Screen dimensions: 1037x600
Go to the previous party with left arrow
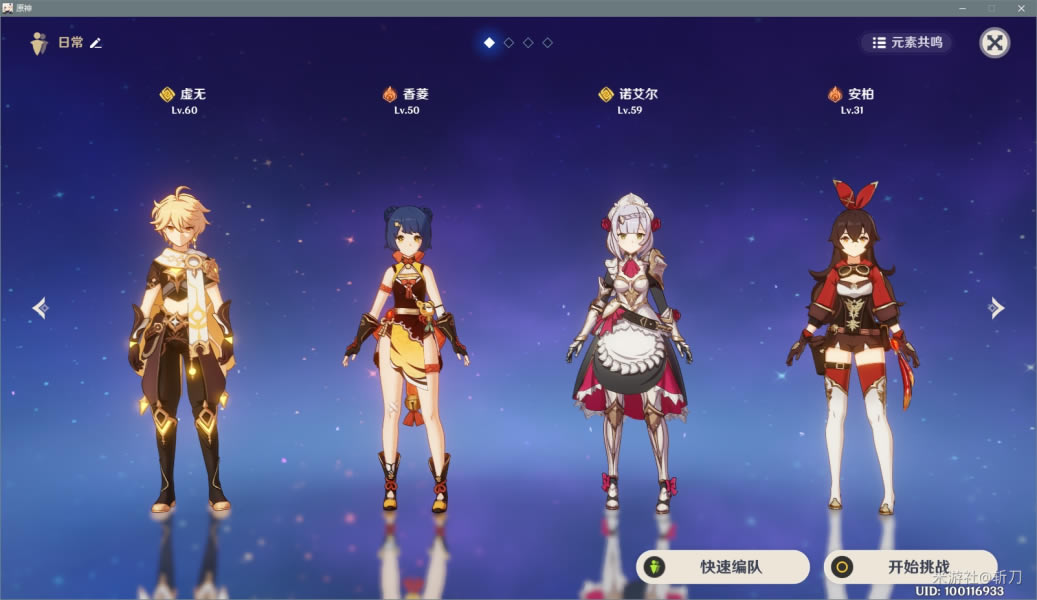[40, 308]
